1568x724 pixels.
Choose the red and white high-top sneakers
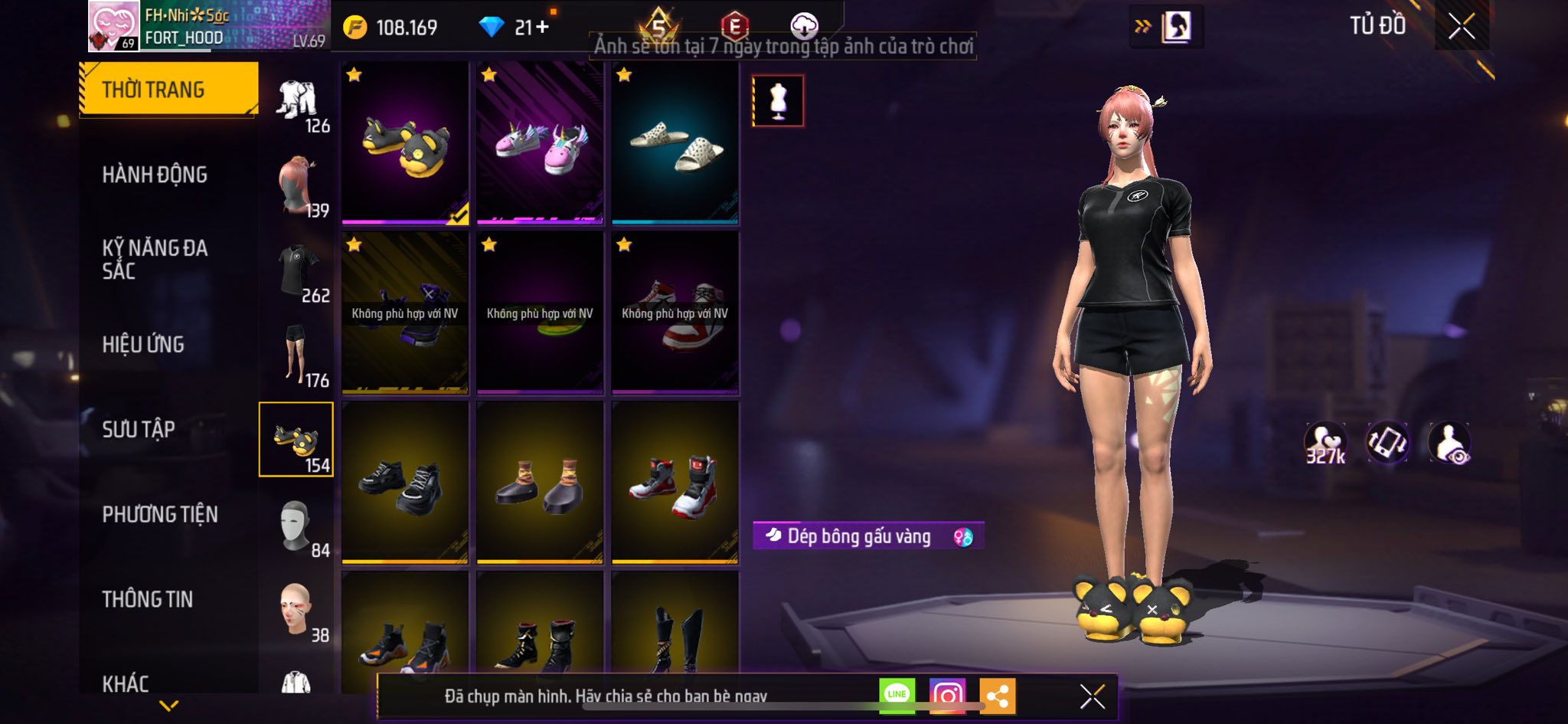click(675, 483)
